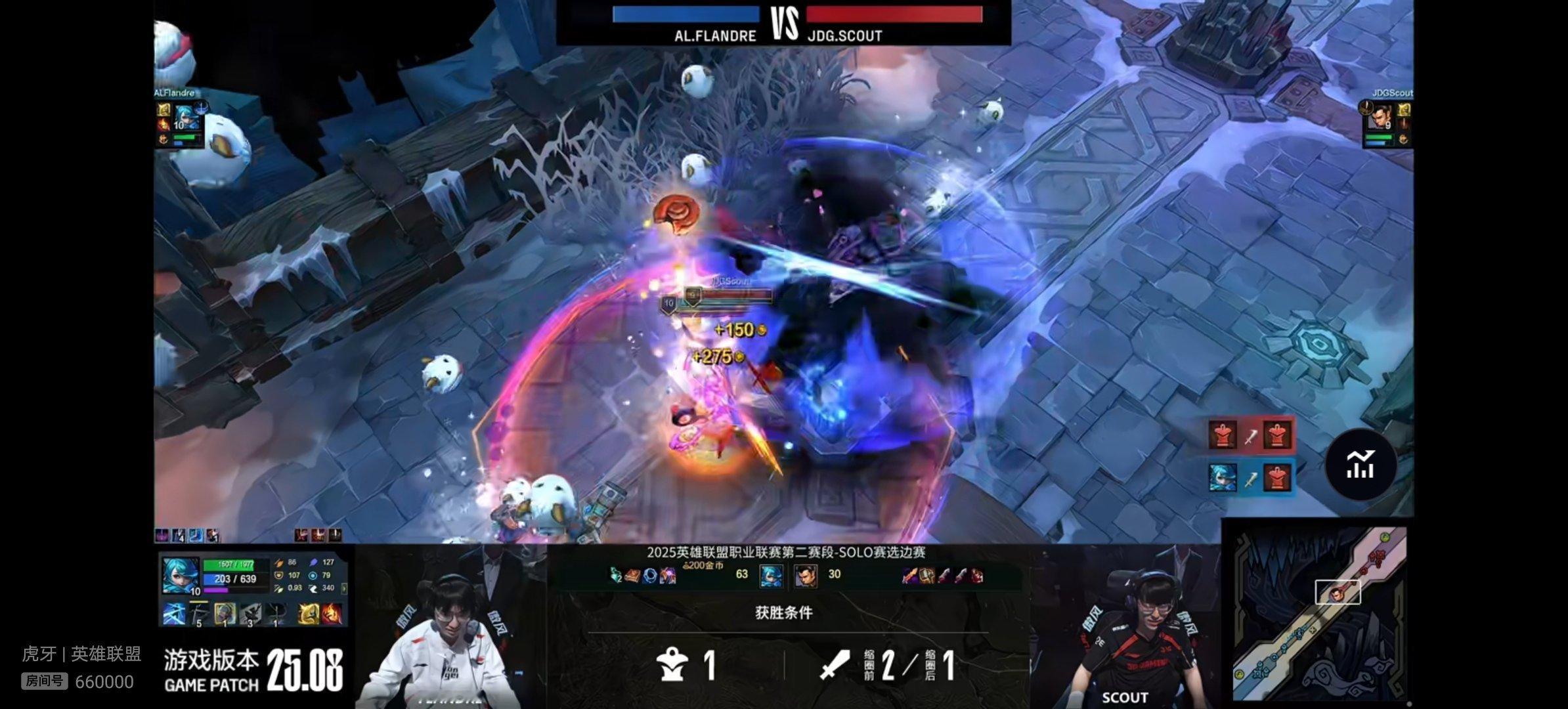
Task: Click the third ability icon with gold border
Action: tap(225, 614)
